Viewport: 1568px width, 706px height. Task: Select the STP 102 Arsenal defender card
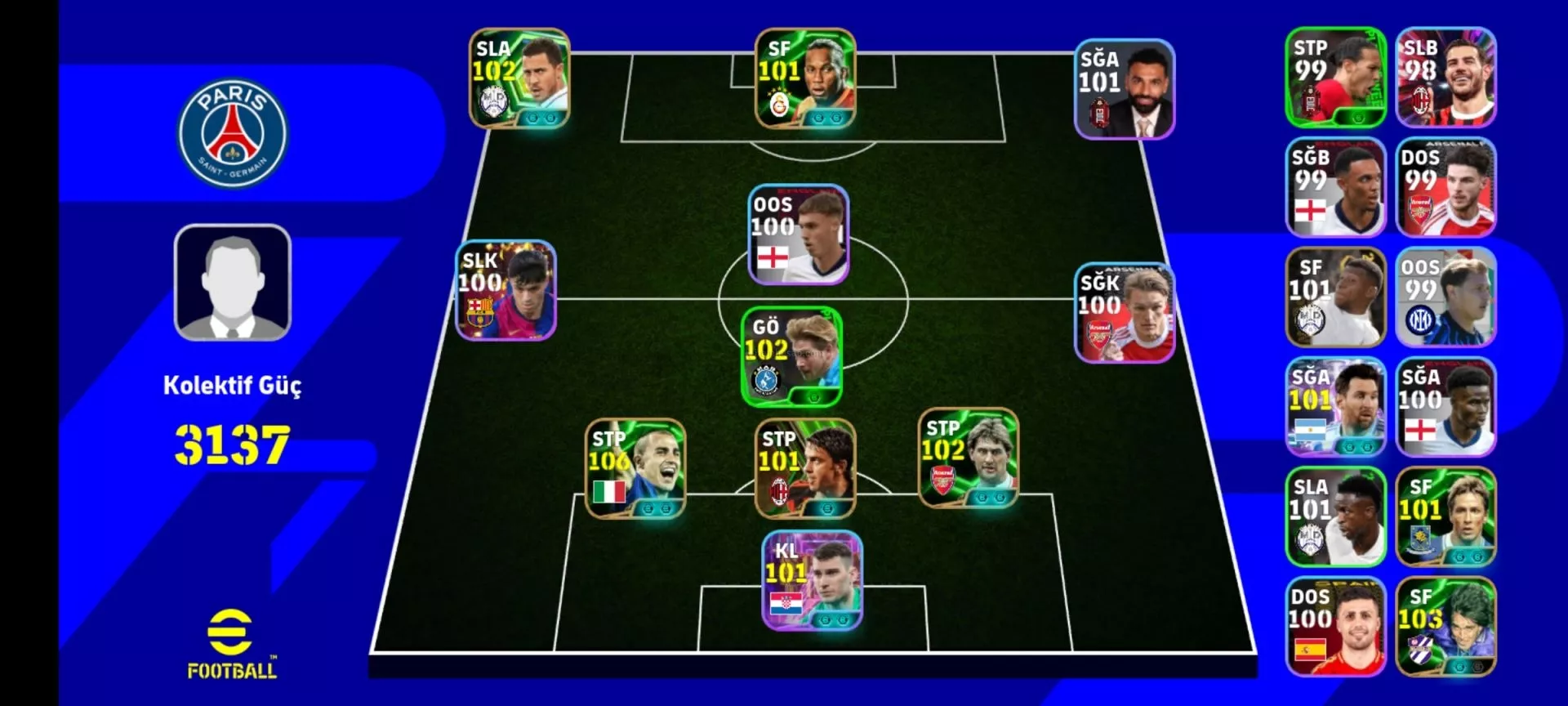pyautogui.click(x=969, y=458)
